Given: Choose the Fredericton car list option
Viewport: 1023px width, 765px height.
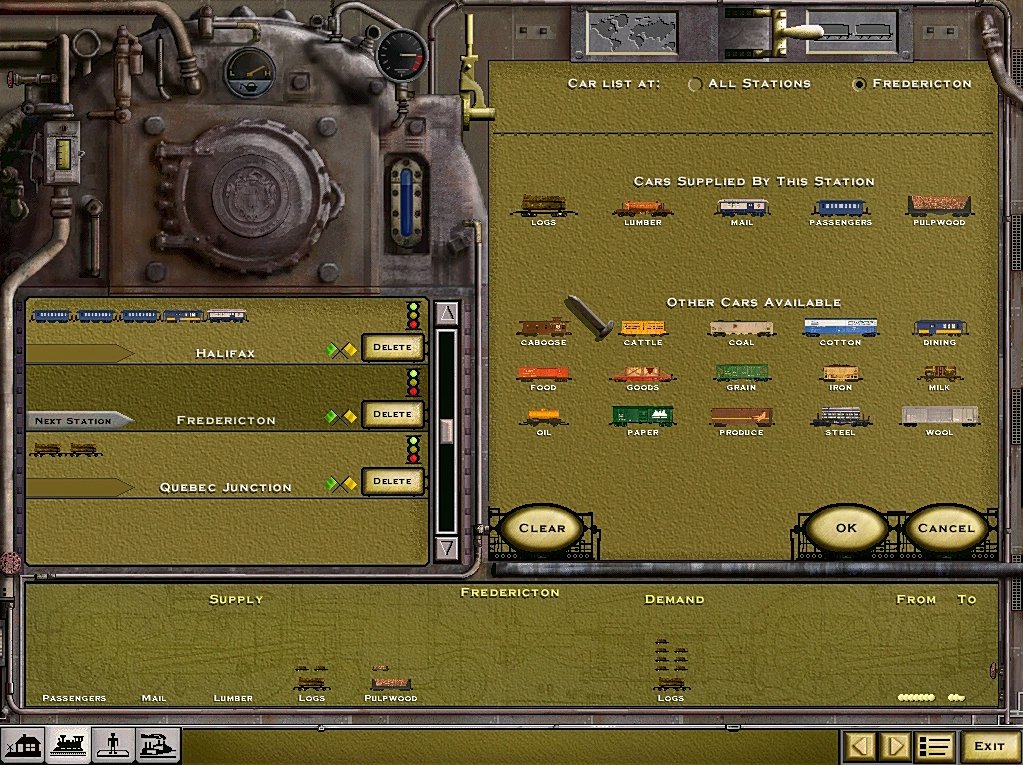Looking at the screenshot, I should 859,84.
